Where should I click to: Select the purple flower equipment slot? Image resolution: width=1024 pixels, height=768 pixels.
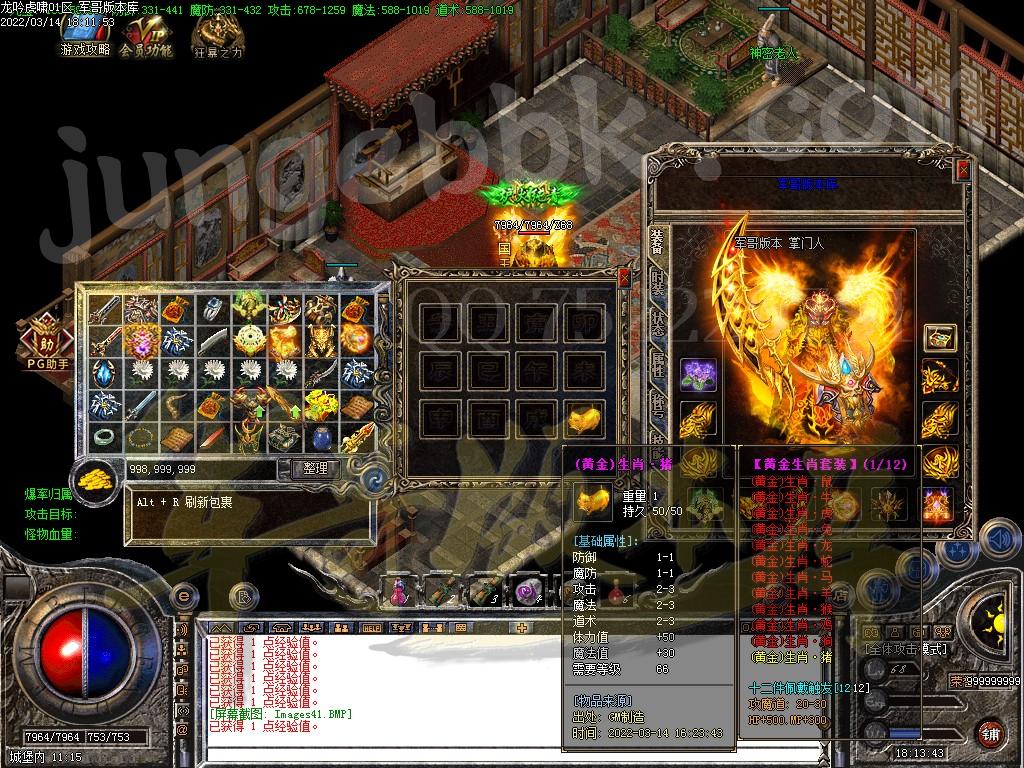coord(698,375)
